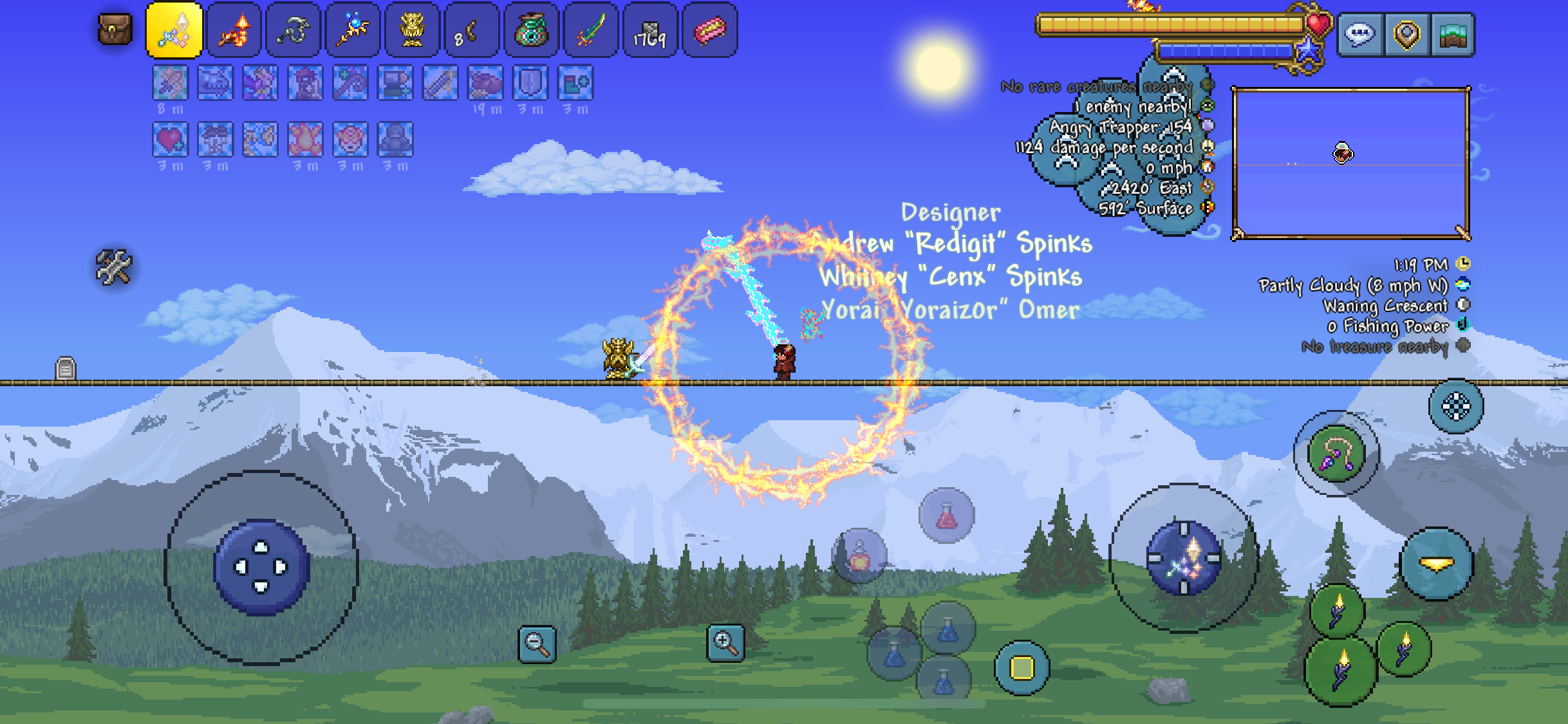Open the map waypoint pin icon
The height and width of the screenshot is (724, 1568).
1406,35
